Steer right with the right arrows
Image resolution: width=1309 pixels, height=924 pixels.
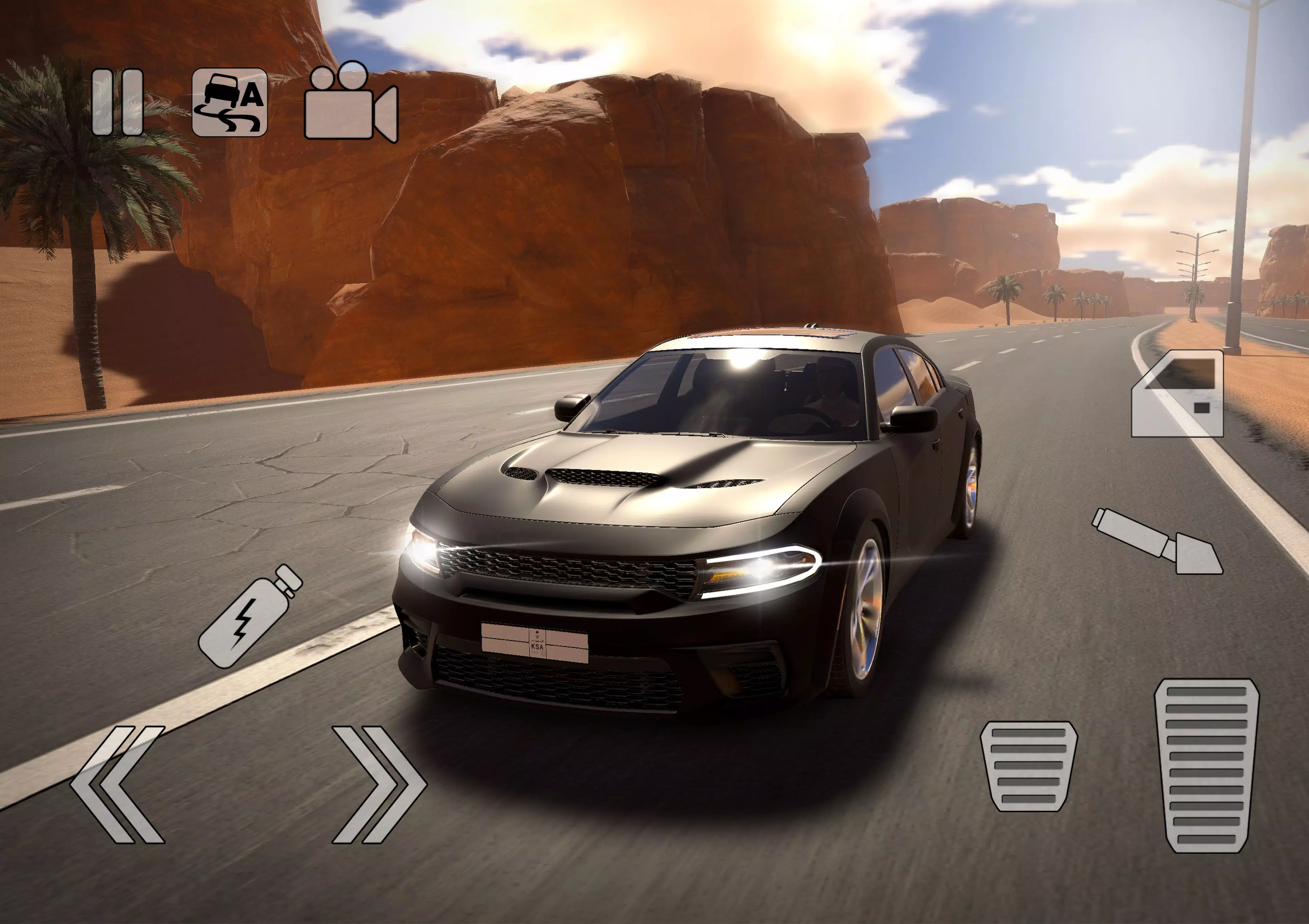pyautogui.click(x=379, y=784)
